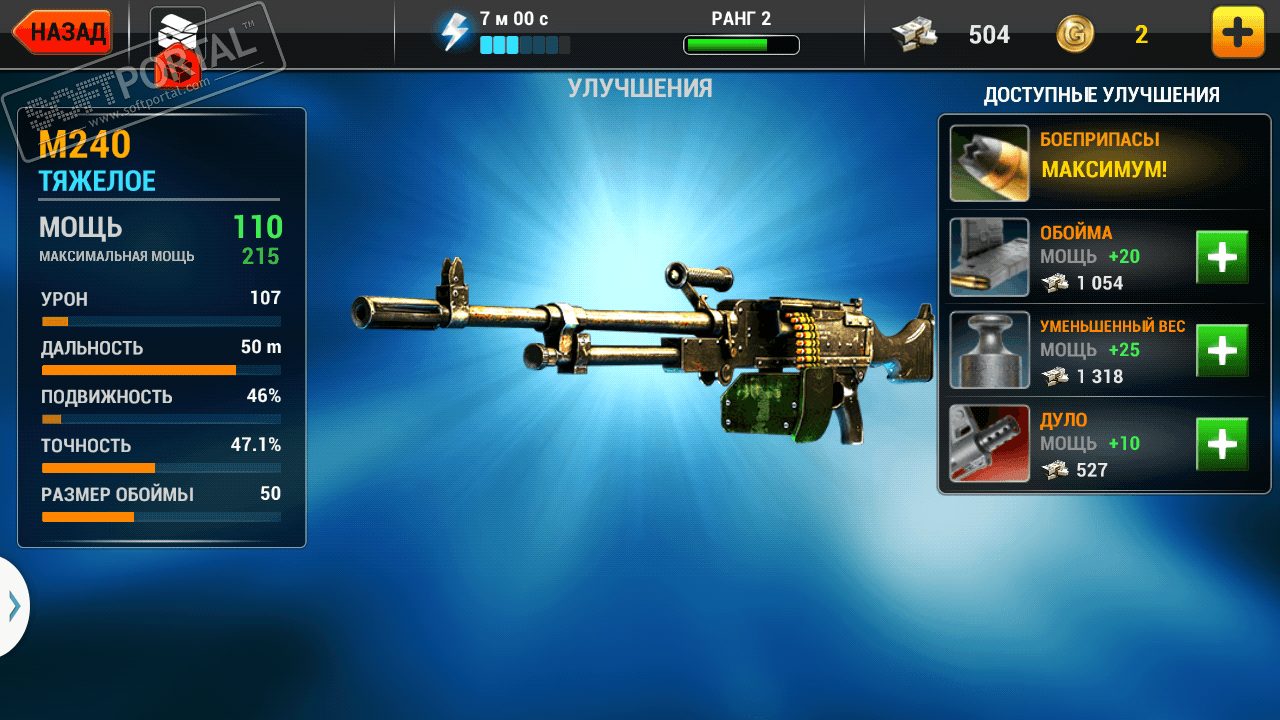1280x720 pixels.
Task: Buy the Дуло upgrade with the green plus
Action: [1222, 444]
